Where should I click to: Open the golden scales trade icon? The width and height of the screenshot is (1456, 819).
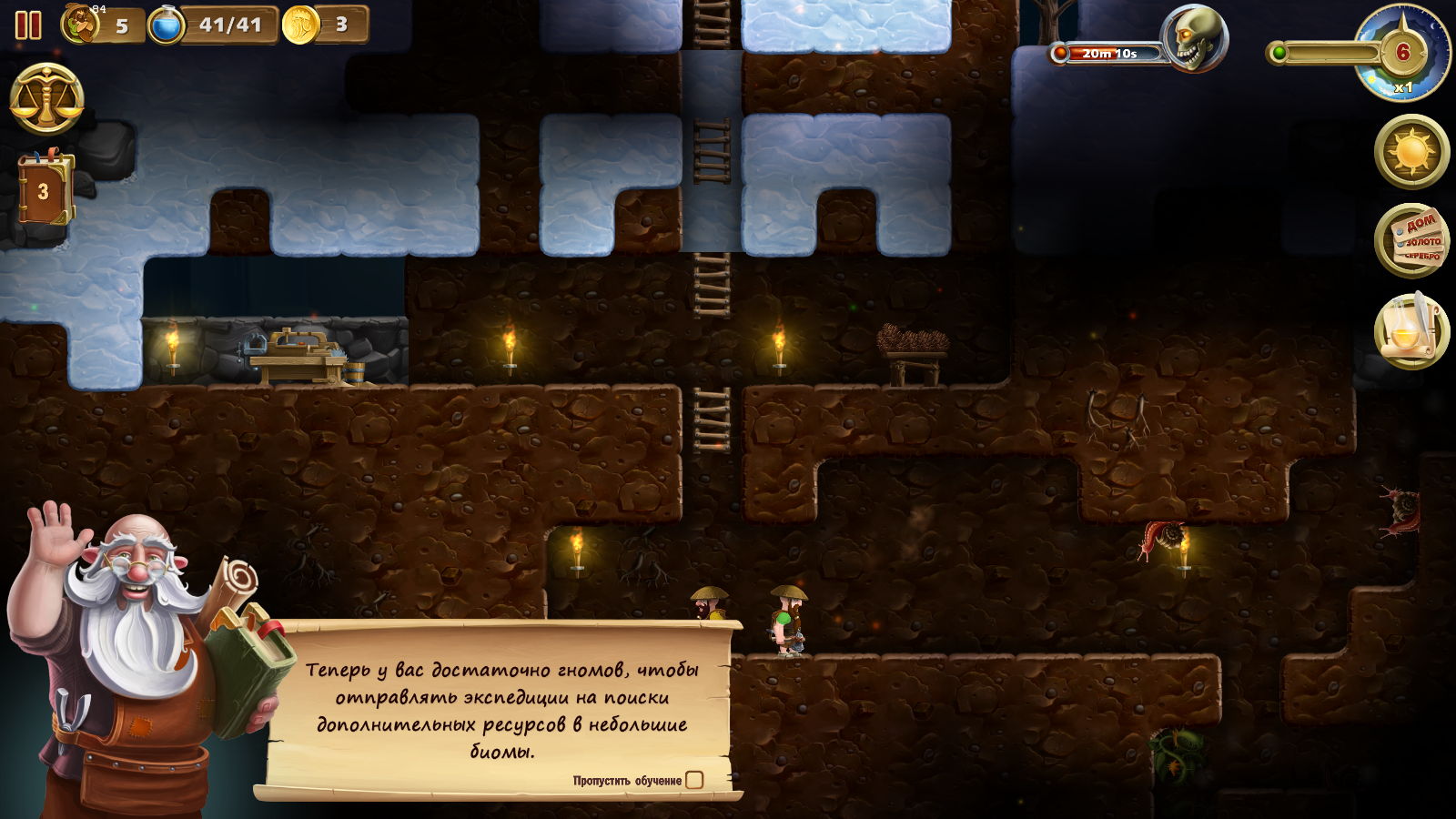46,99
